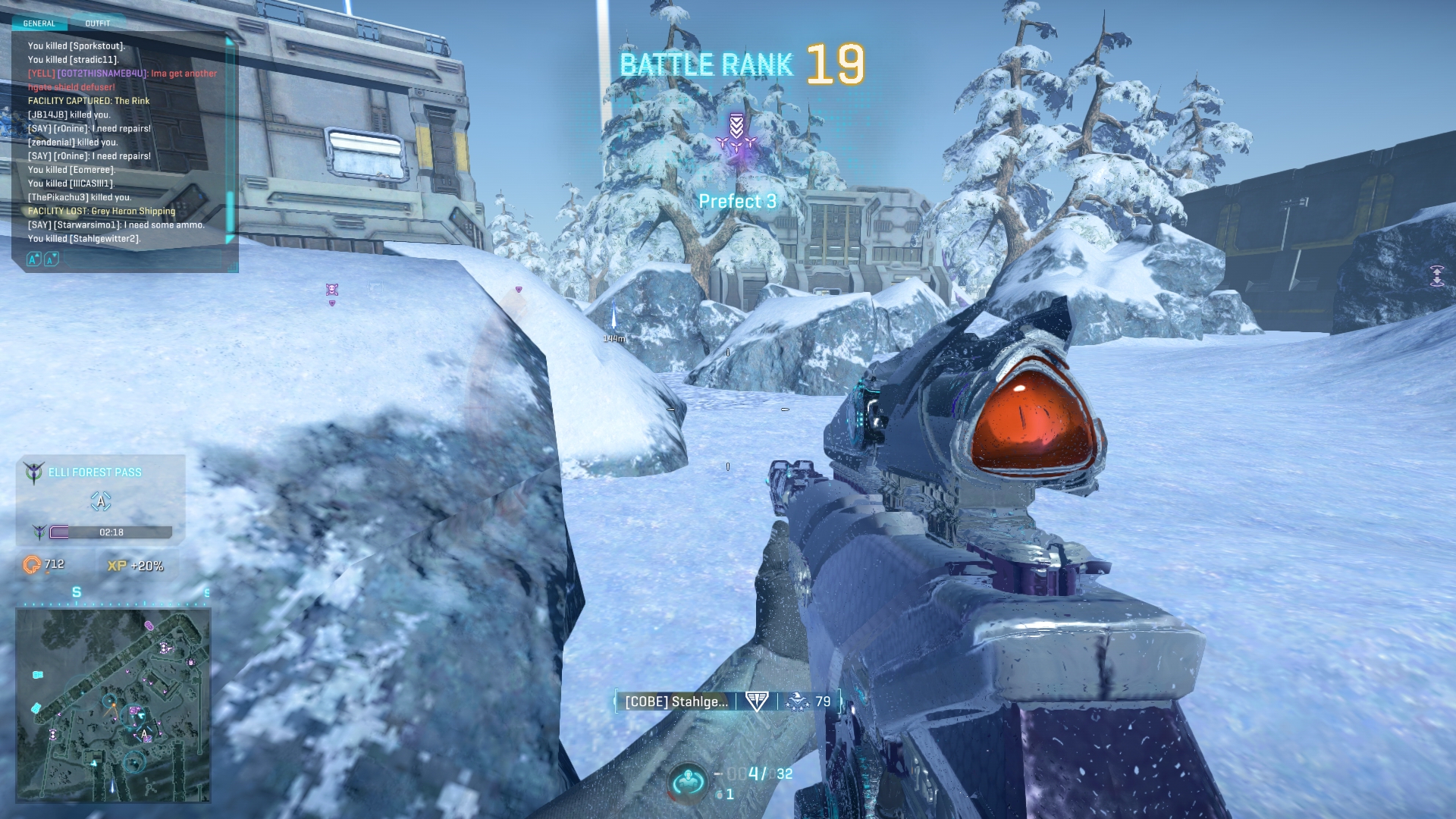Select capture point A indicator
This screenshot has width=1456, height=819.
pyautogui.click(x=101, y=501)
